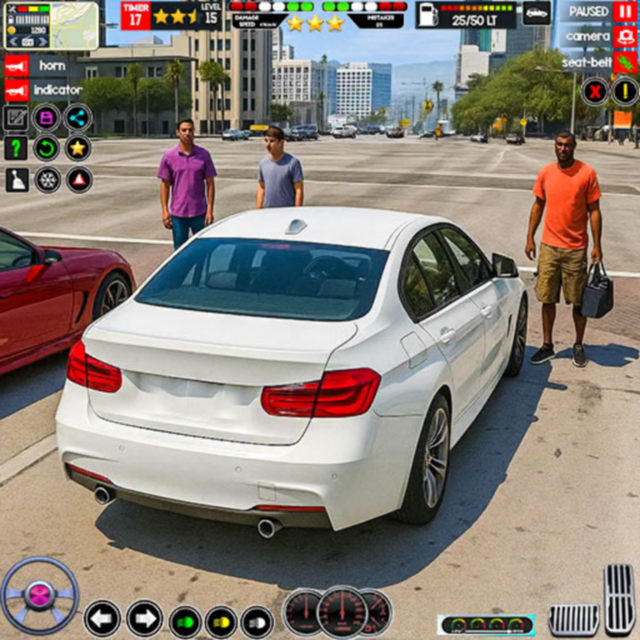This screenshot has width=640, height=640.
Task: Toggle the red hazard triangle icon
Action: pyautogui.click(x=79, y=179)
